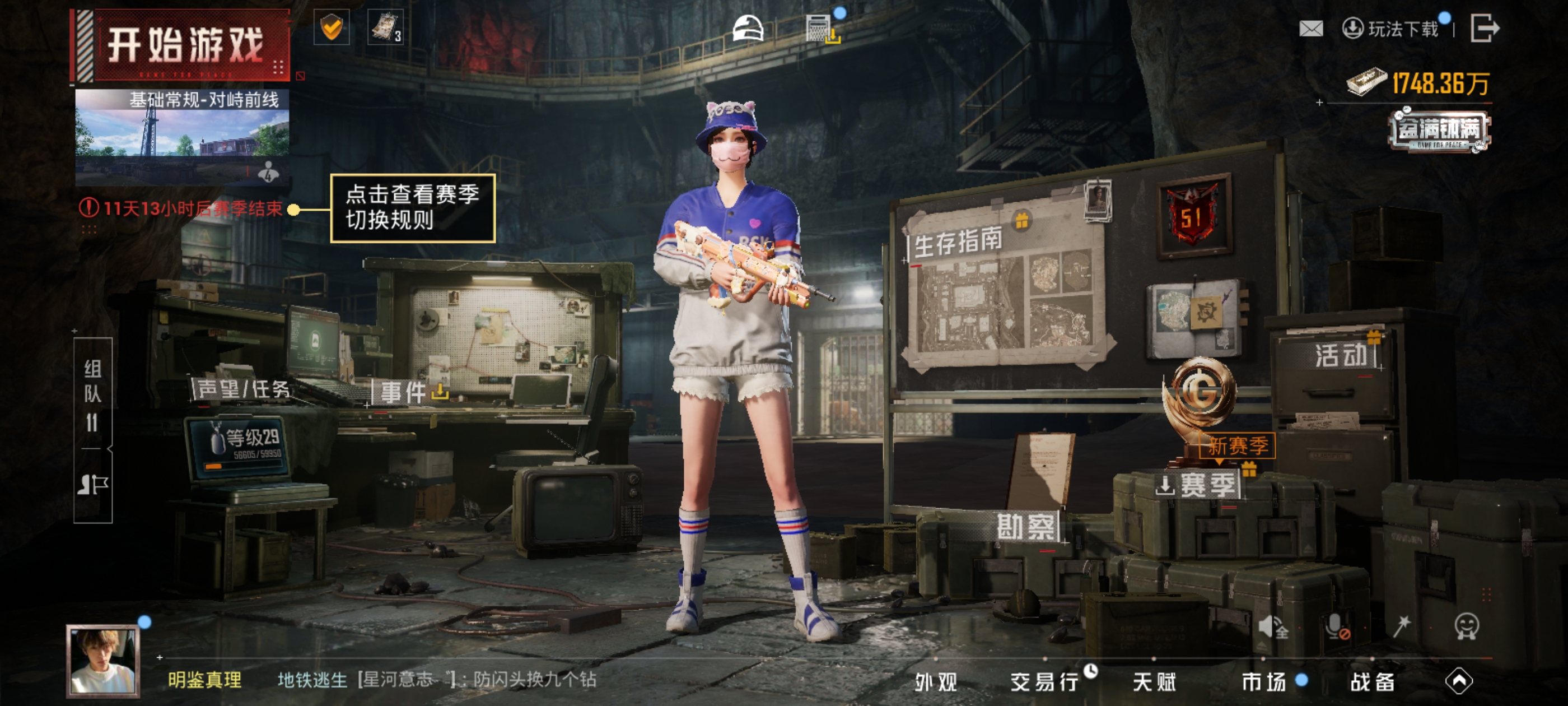Click the player avatar portrait

[x=103, y=661]
